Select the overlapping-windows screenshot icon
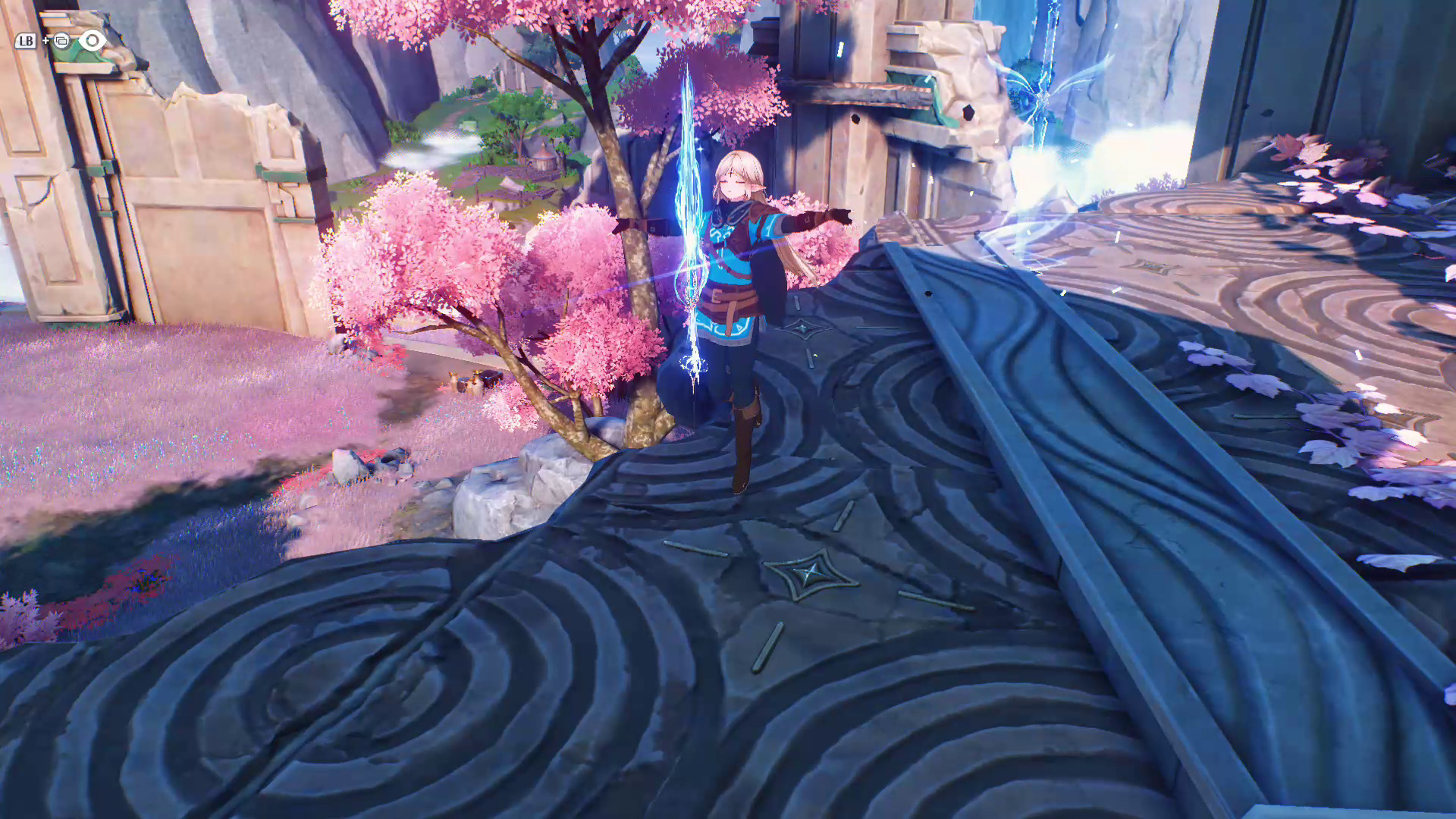The width and height of the screenshot is (1456, 819). coord(61,40)
